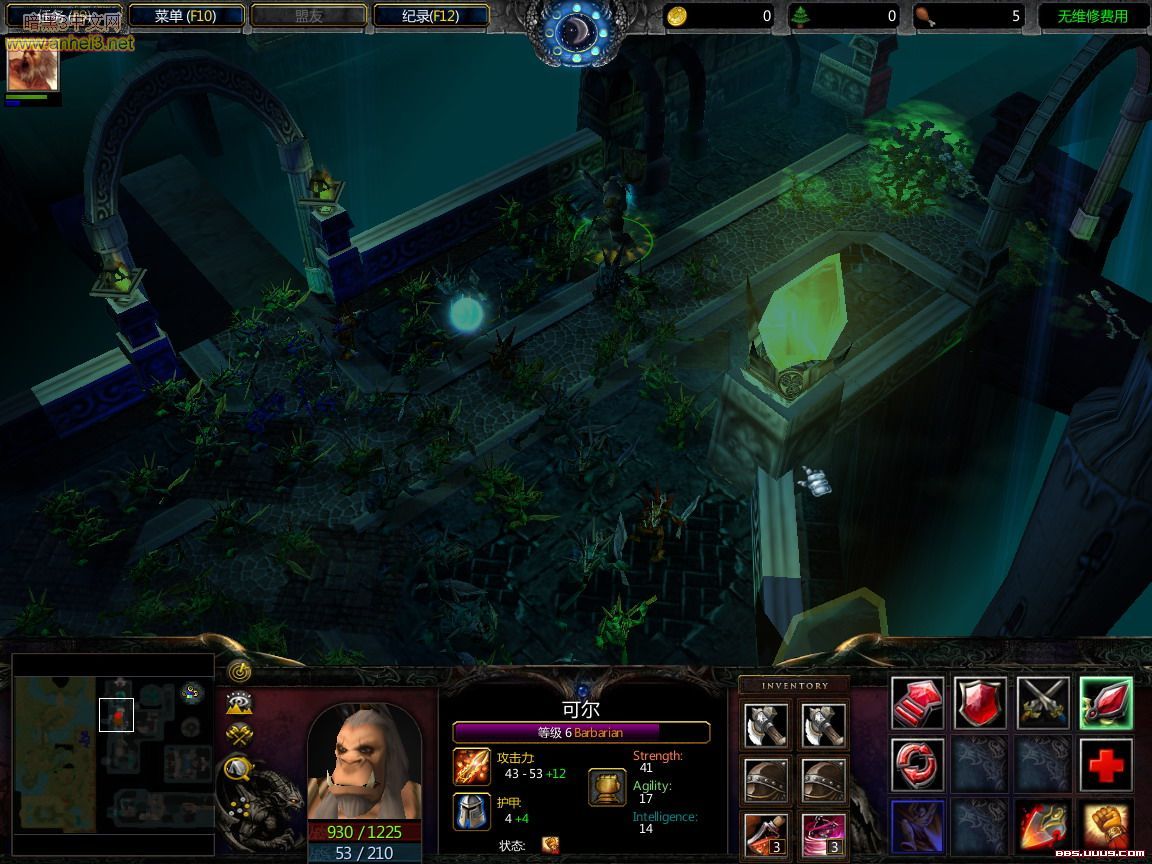1152x864 pixels.
Task: Click the large barbarian portrait
Action: click(x=364, y=762)
